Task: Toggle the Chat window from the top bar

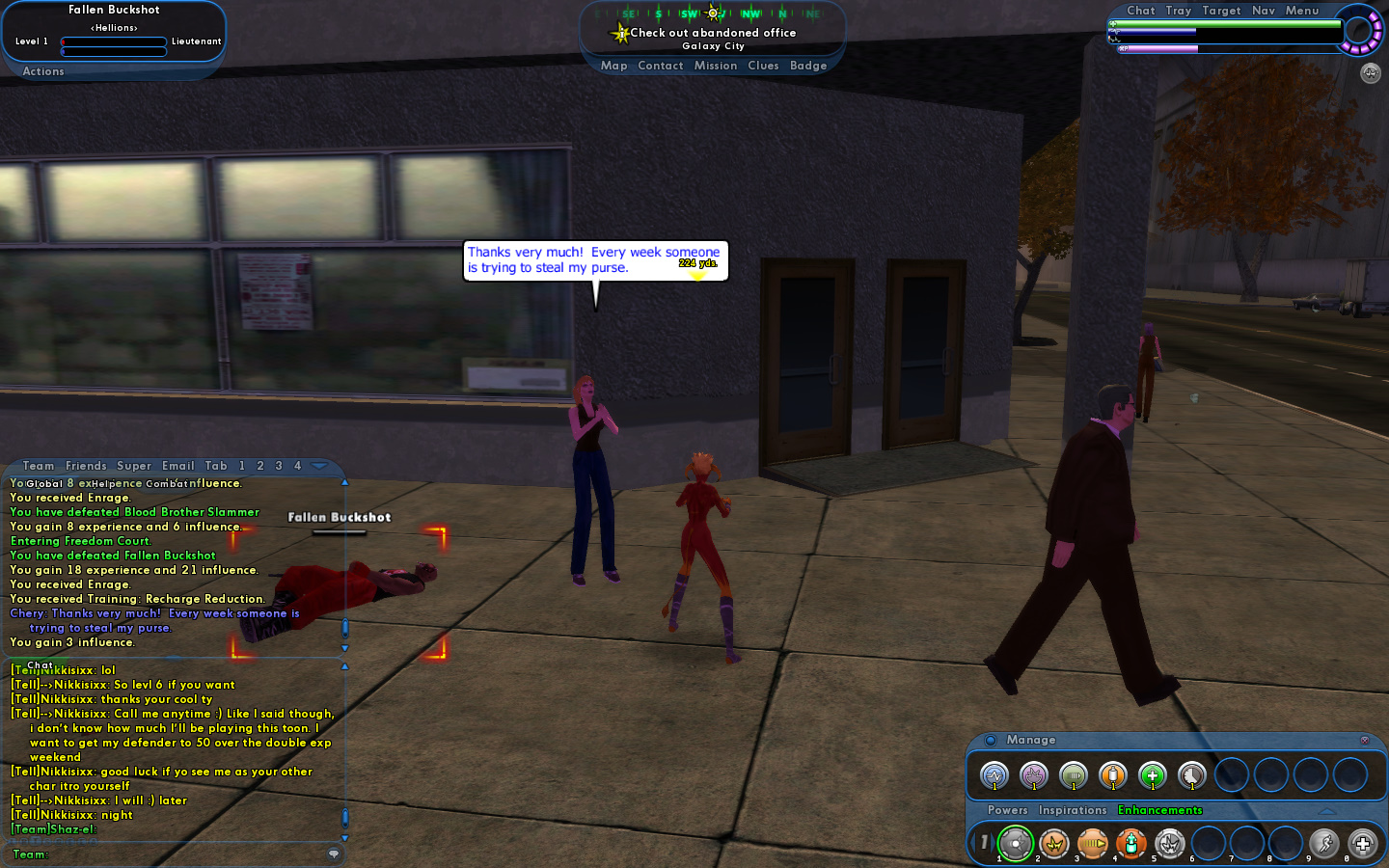Action: (1140, 11)
